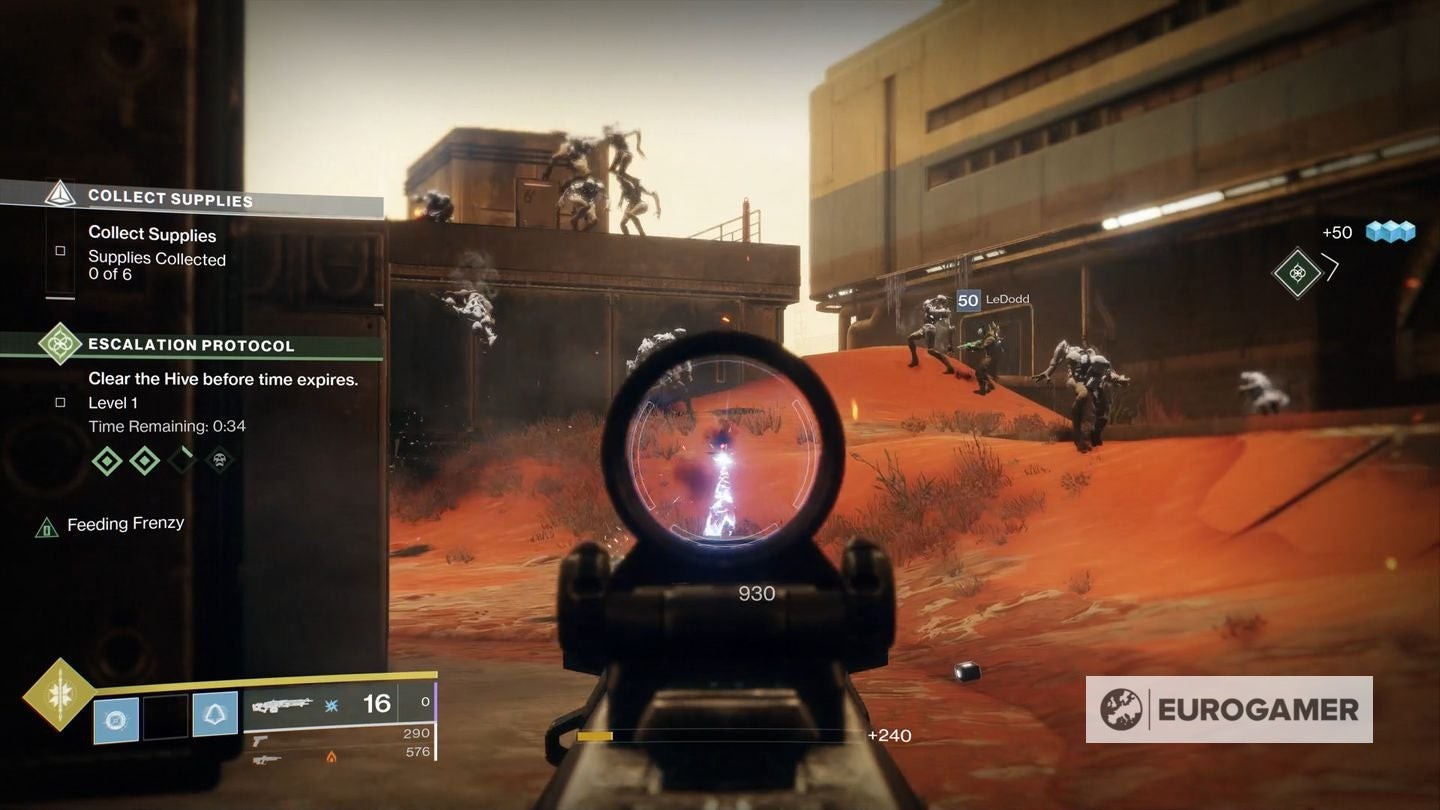Activate the golden Super ability diamond

(58, 694)
